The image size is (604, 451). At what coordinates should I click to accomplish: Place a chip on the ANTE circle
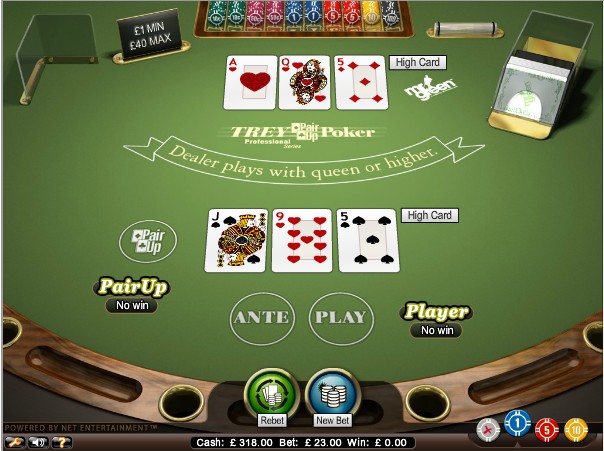click(x=261, y=318)
